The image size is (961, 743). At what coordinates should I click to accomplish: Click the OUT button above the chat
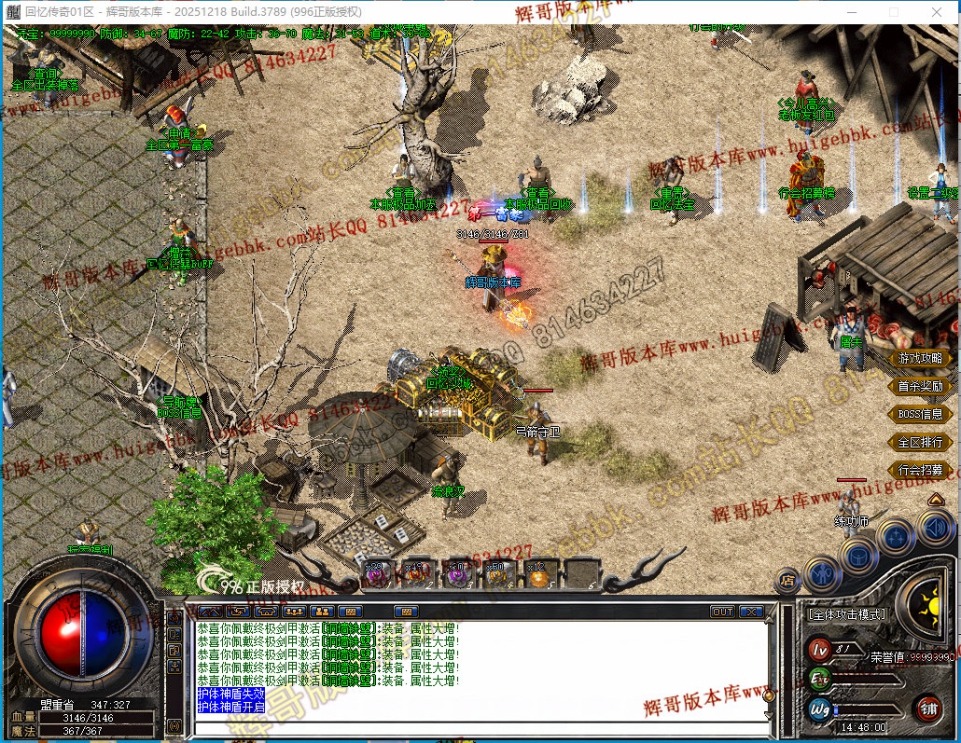(722, 611)
